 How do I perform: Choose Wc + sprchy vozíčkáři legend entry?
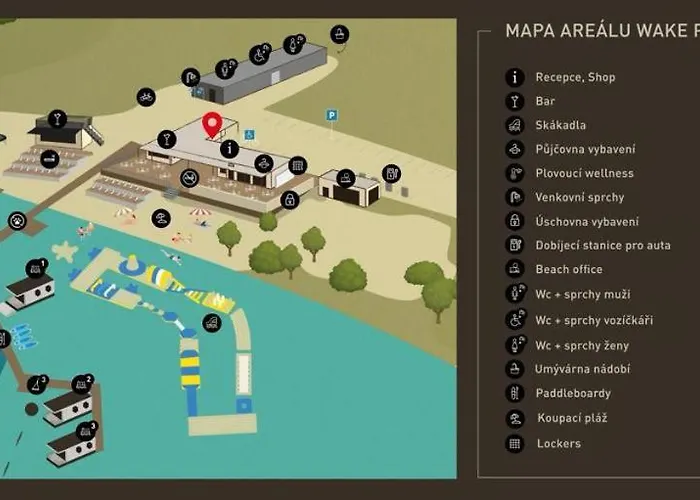click(x=593, y=320)
